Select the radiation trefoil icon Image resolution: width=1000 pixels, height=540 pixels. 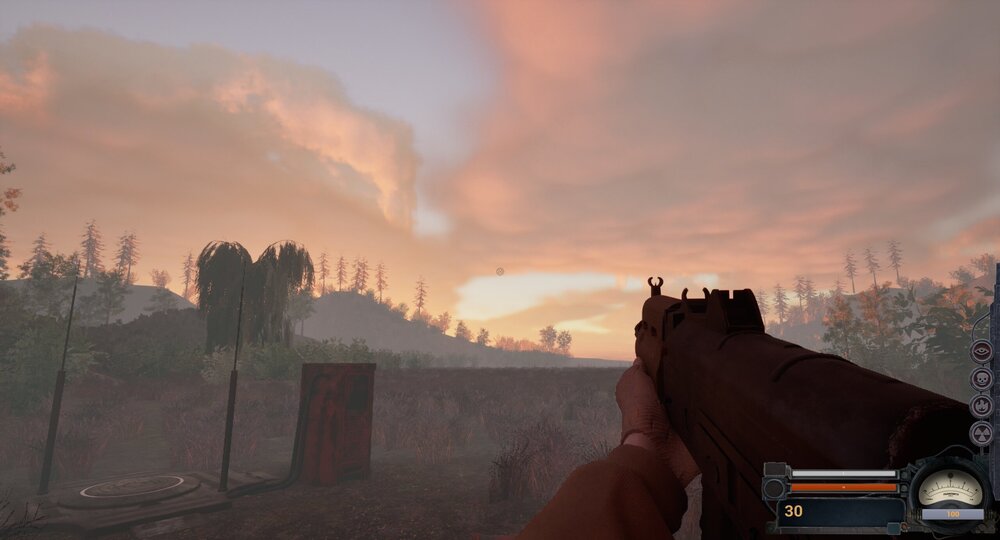[x=981, y=433]
